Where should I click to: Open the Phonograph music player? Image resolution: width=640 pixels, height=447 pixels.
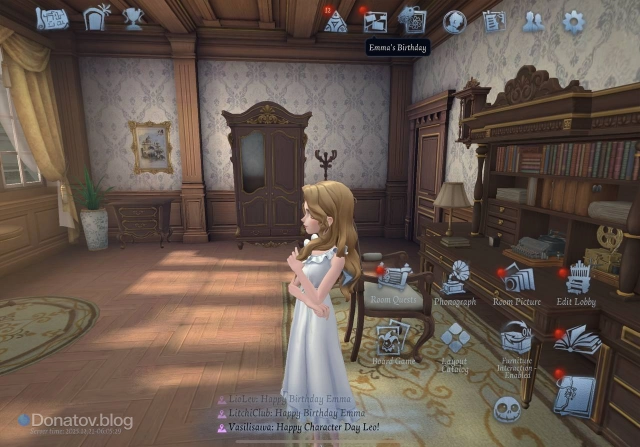click(456, 277)
